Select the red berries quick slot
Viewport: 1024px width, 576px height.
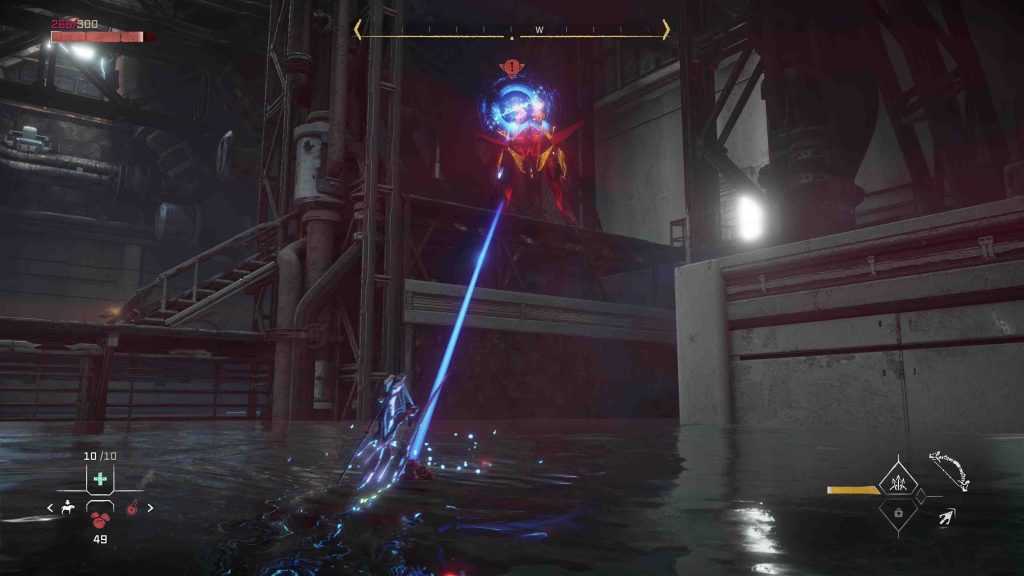(x=100, y=519)
